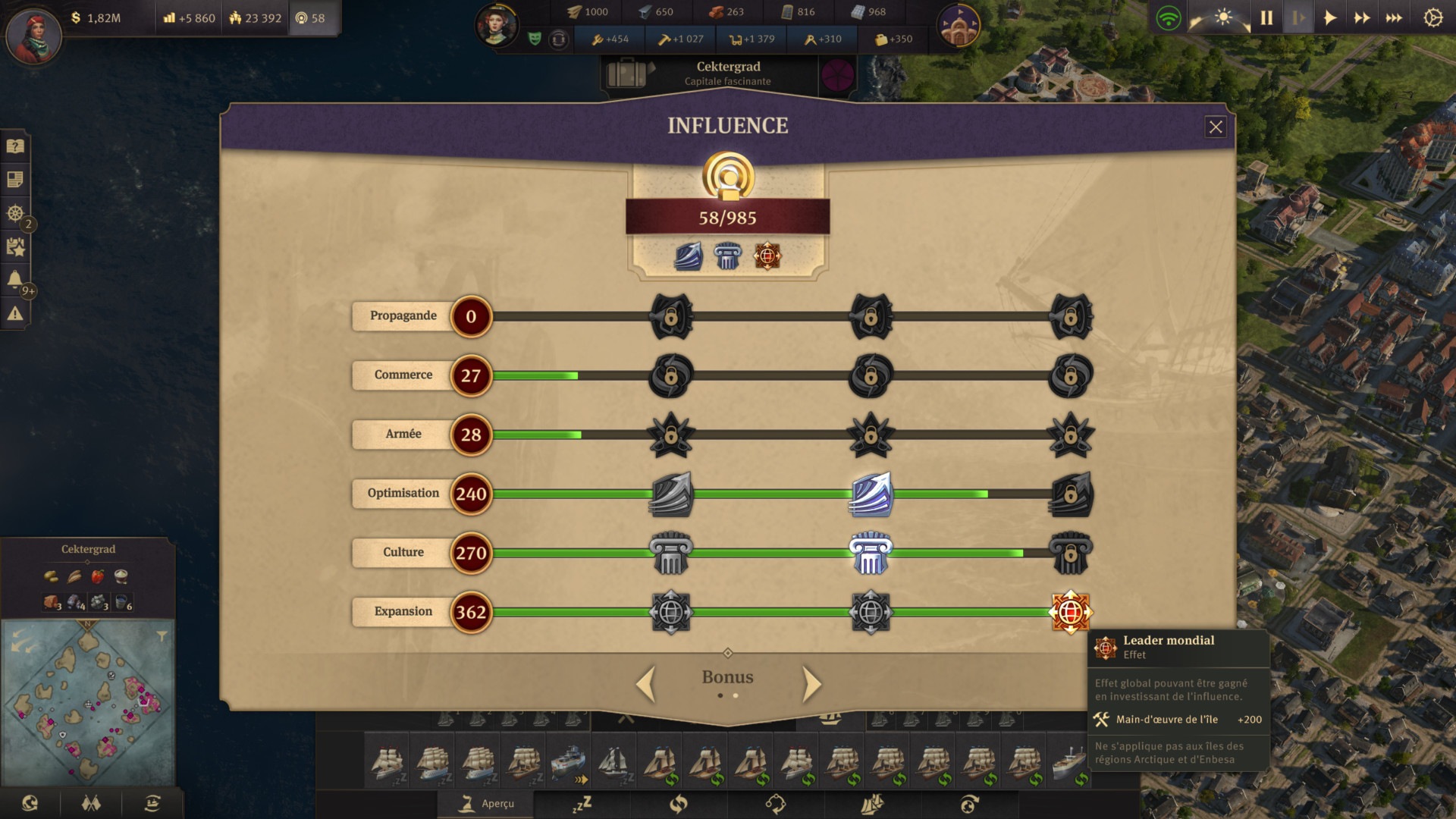
Task: Select the second-tier Optimisation bonus icon
Action: 871,494
